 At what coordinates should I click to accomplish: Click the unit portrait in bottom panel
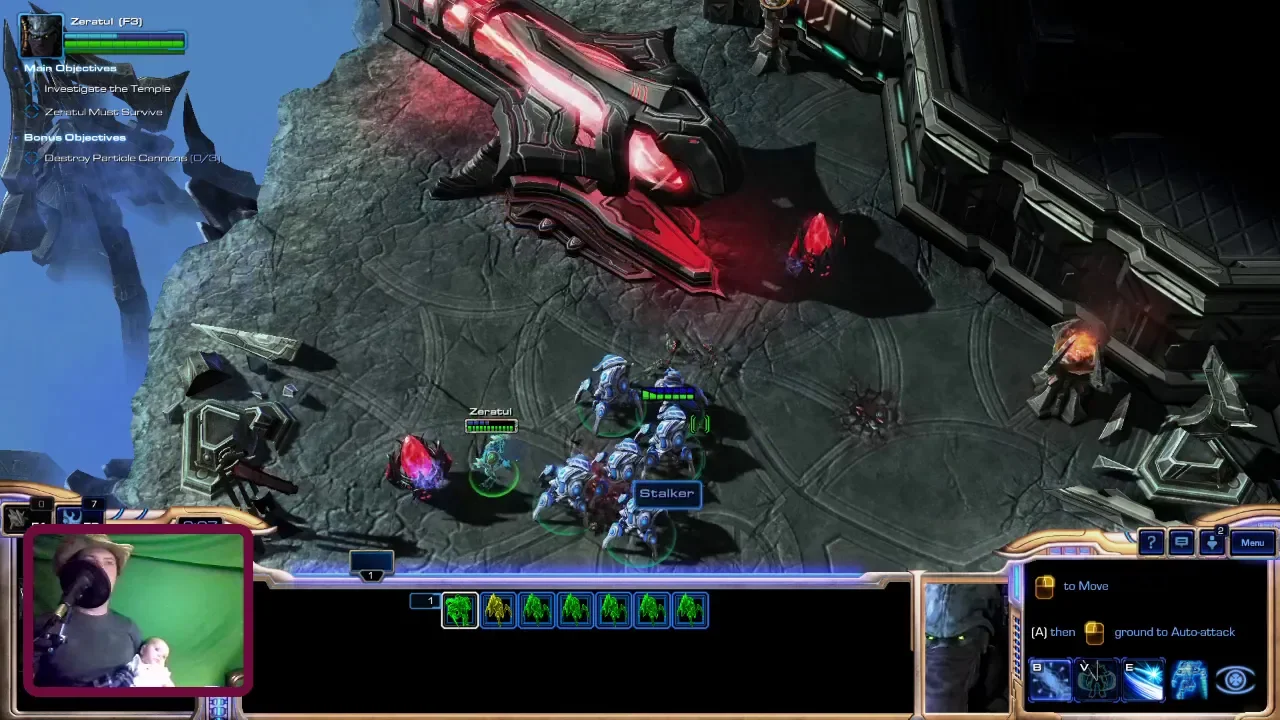point(964,647)
